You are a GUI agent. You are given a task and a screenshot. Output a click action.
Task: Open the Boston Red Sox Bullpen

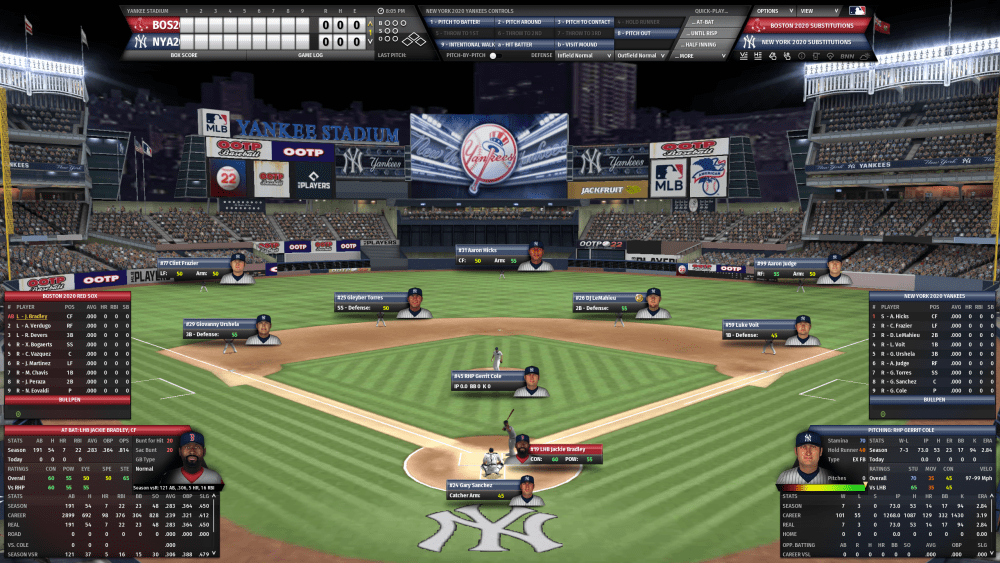67,399
